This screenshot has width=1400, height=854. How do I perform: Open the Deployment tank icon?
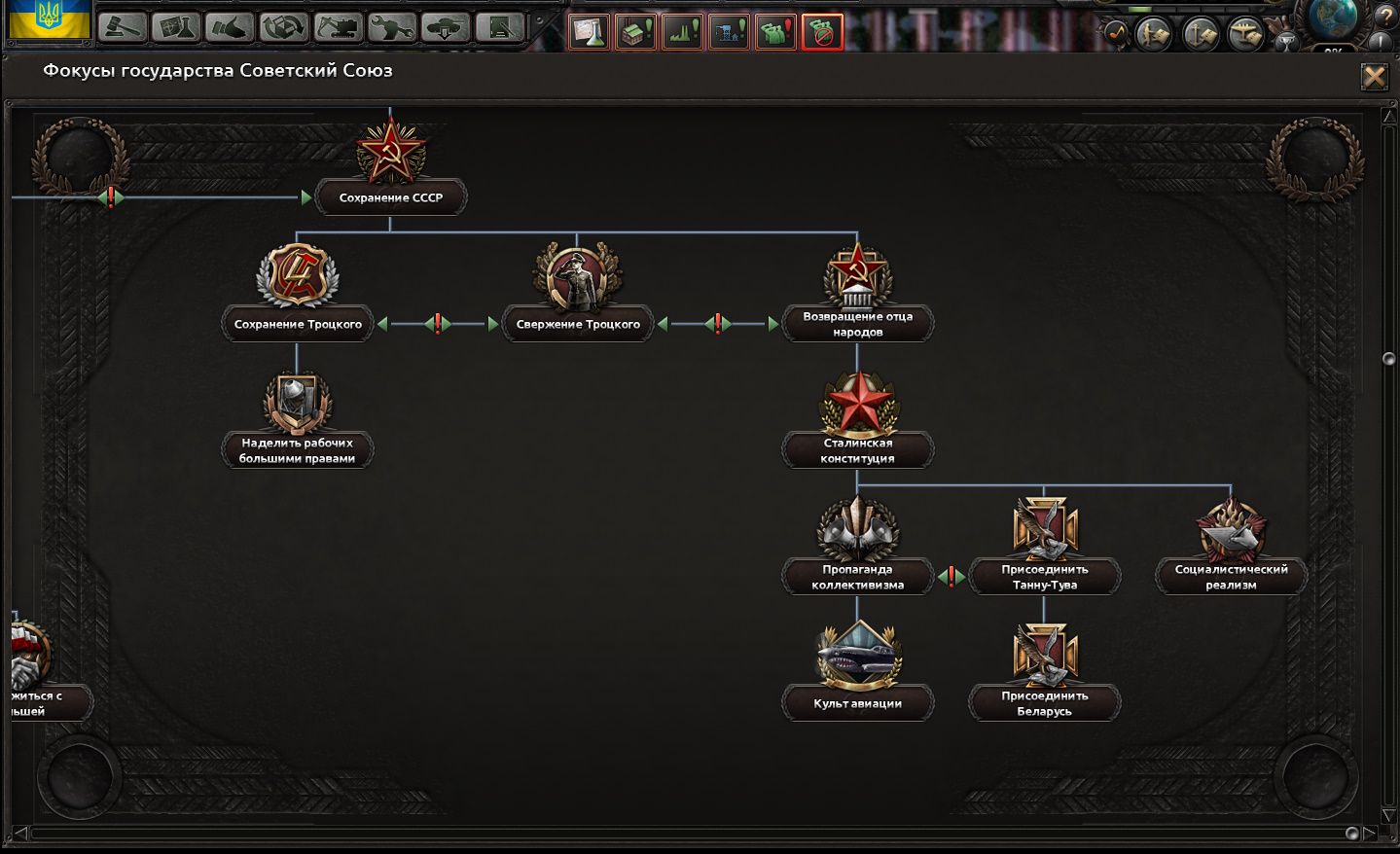[445, 28]
